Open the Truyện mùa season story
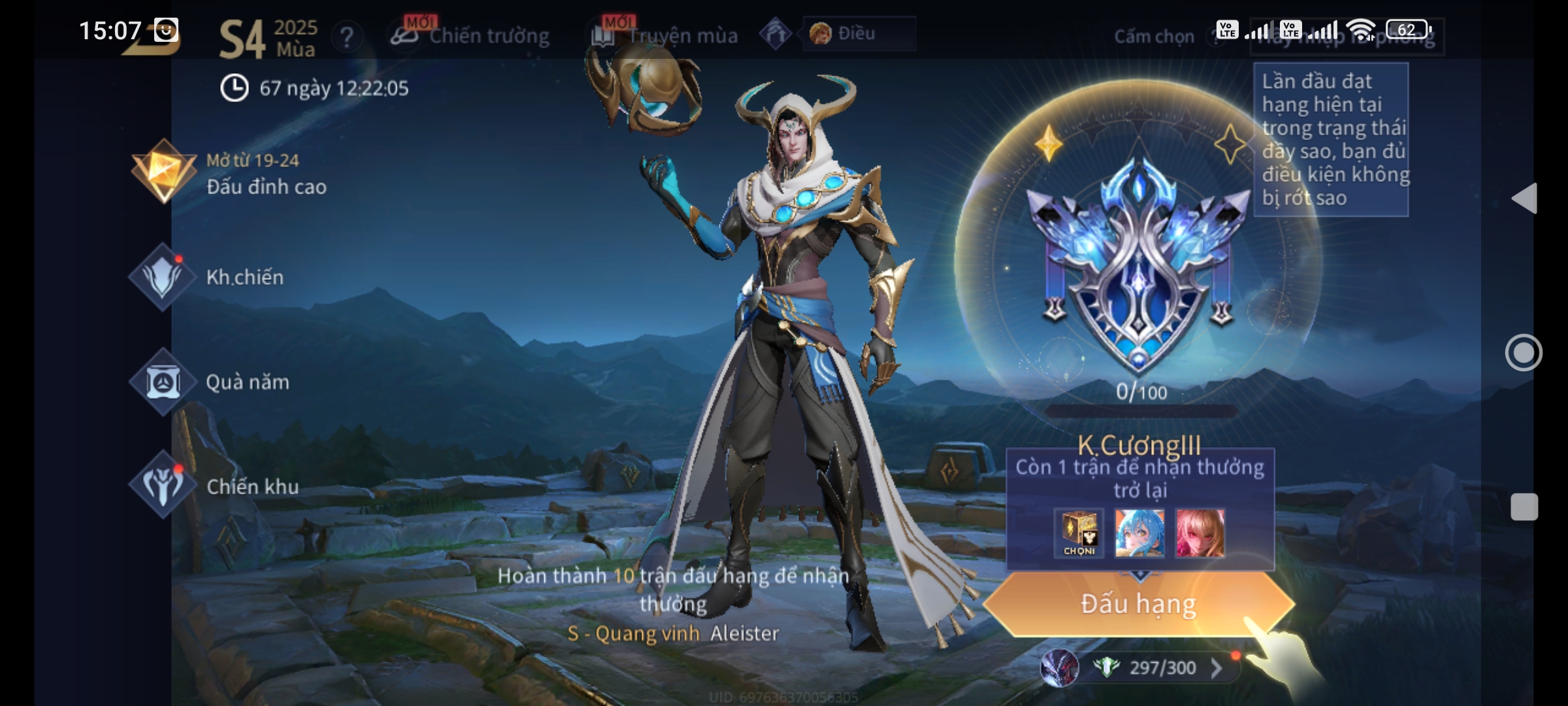Viewport: 1568px width, 706px height. pyautogui.click(x=666, y=35)
